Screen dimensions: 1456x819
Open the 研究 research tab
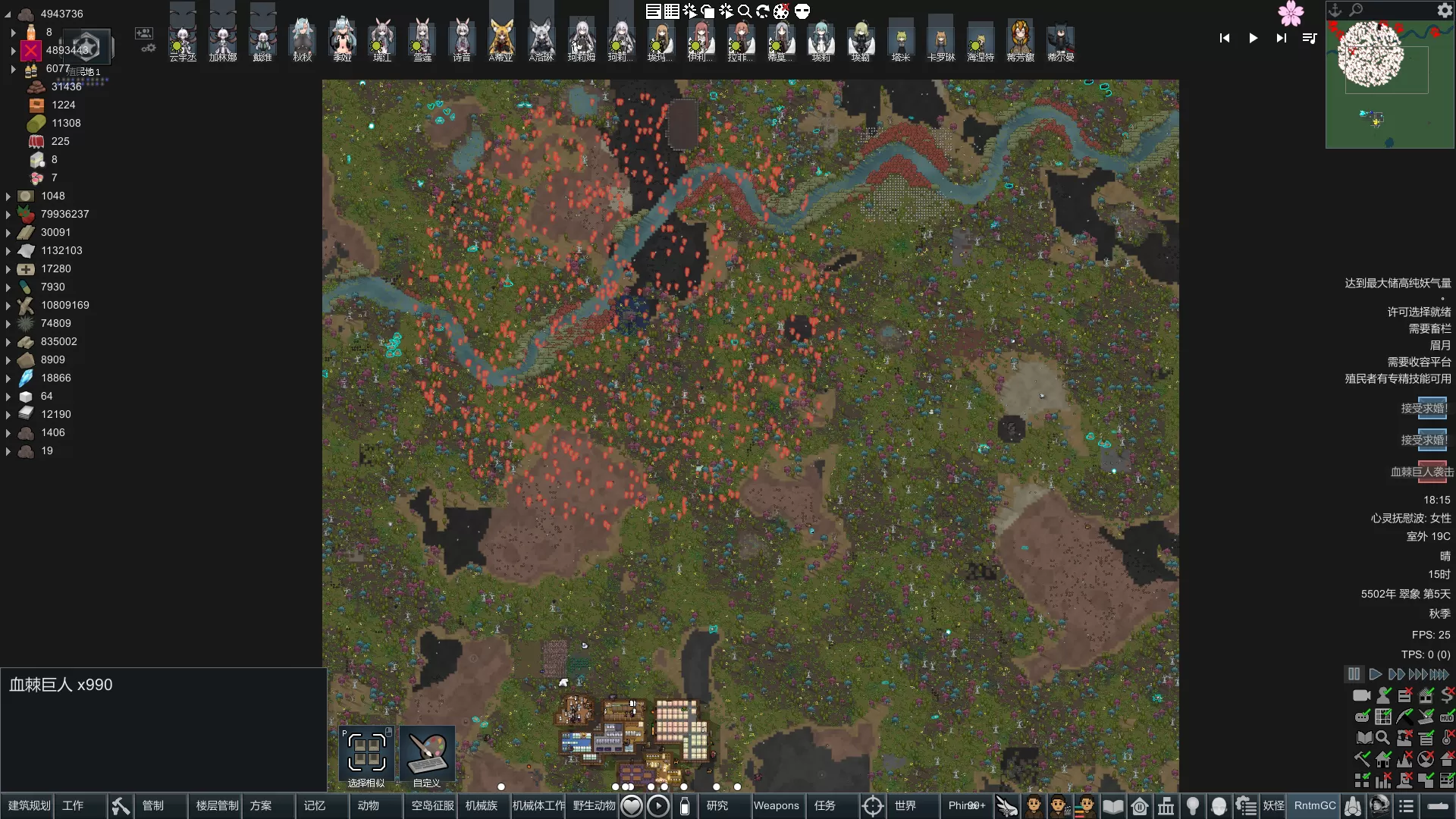click(717, 805)
